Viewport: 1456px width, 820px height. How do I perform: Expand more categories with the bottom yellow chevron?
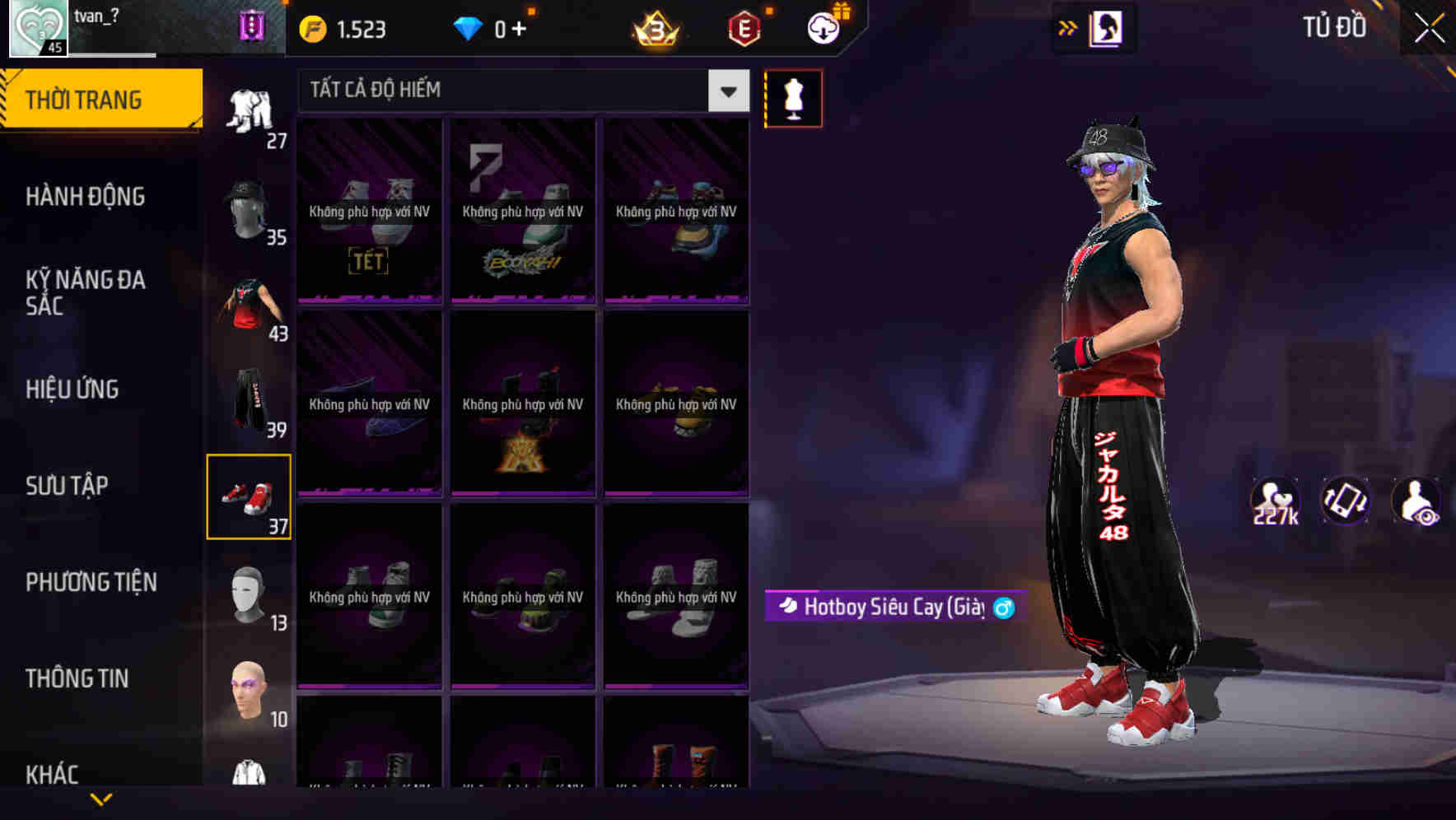101,799
